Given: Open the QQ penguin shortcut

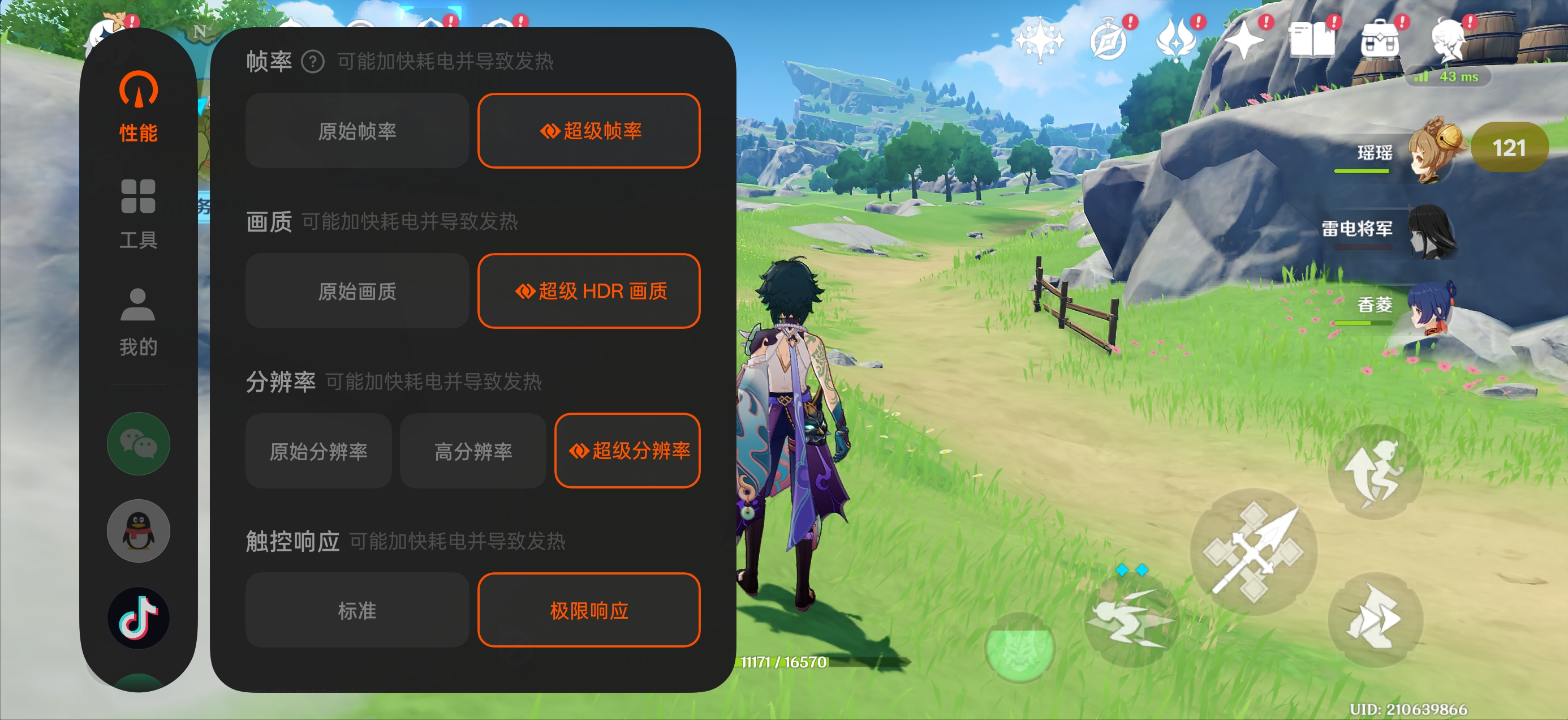Looking at the screenshot, I should tap(138, 530).
